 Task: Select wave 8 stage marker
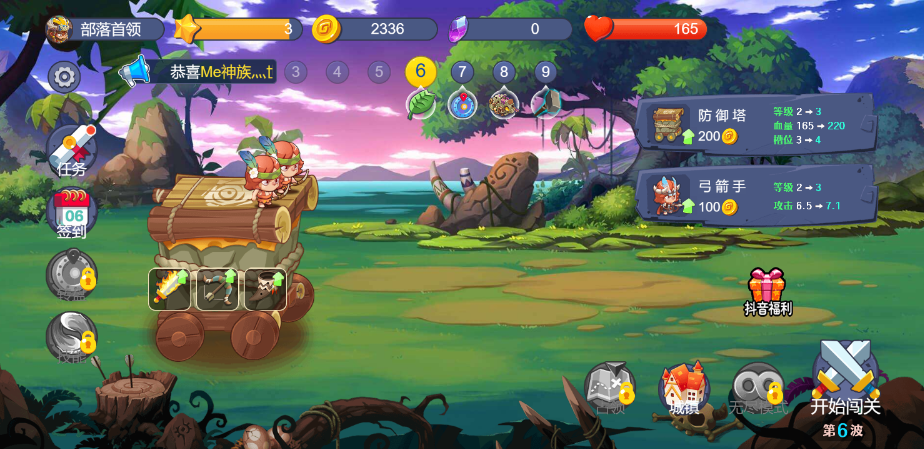(503, 72)
